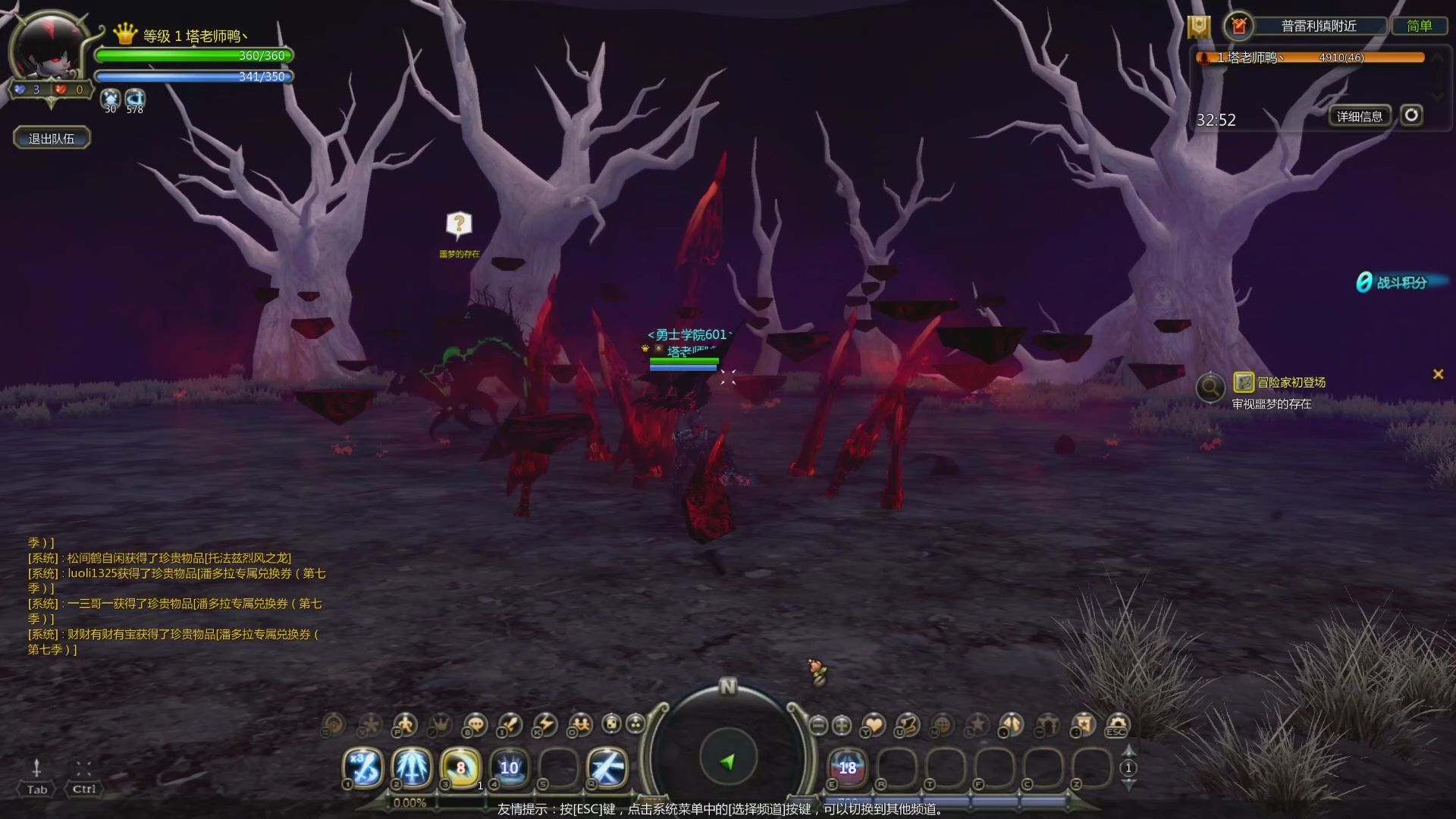Activate the x3 sword skill in slot 1
1456x819 pixels.
click(x=363, y=767)
